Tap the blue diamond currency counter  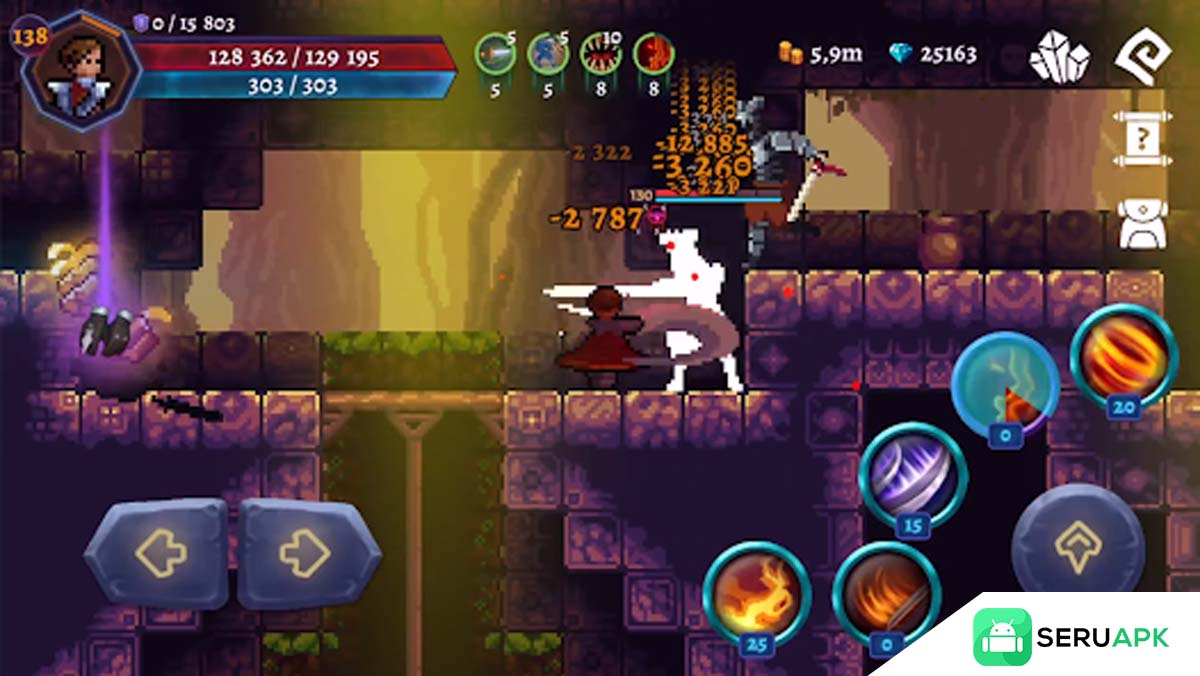click(933, 54)
